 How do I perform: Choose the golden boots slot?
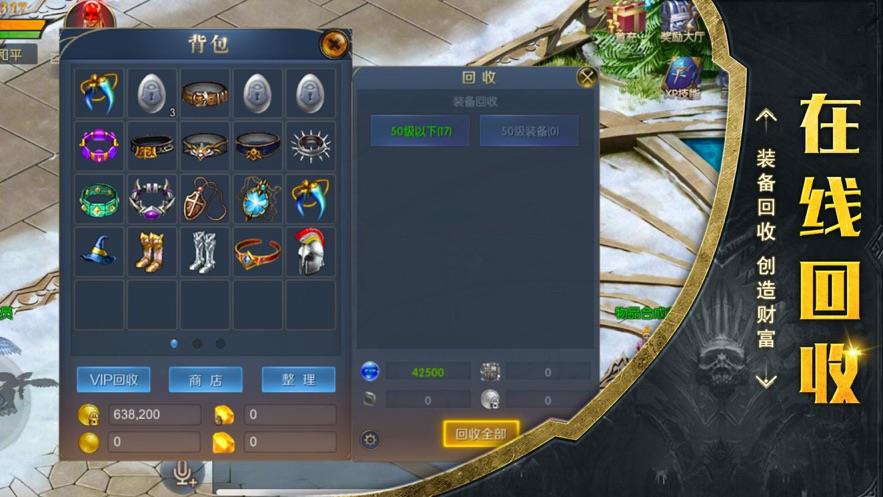152,252
